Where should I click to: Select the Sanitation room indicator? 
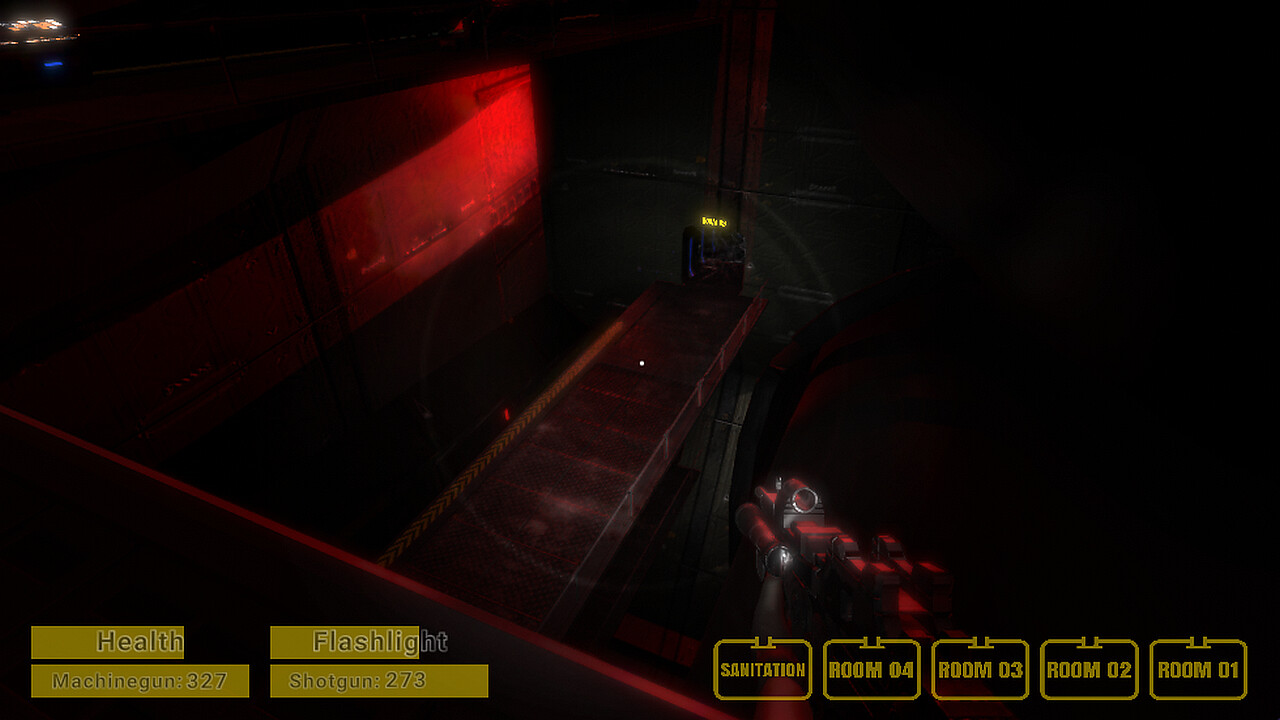763,668
